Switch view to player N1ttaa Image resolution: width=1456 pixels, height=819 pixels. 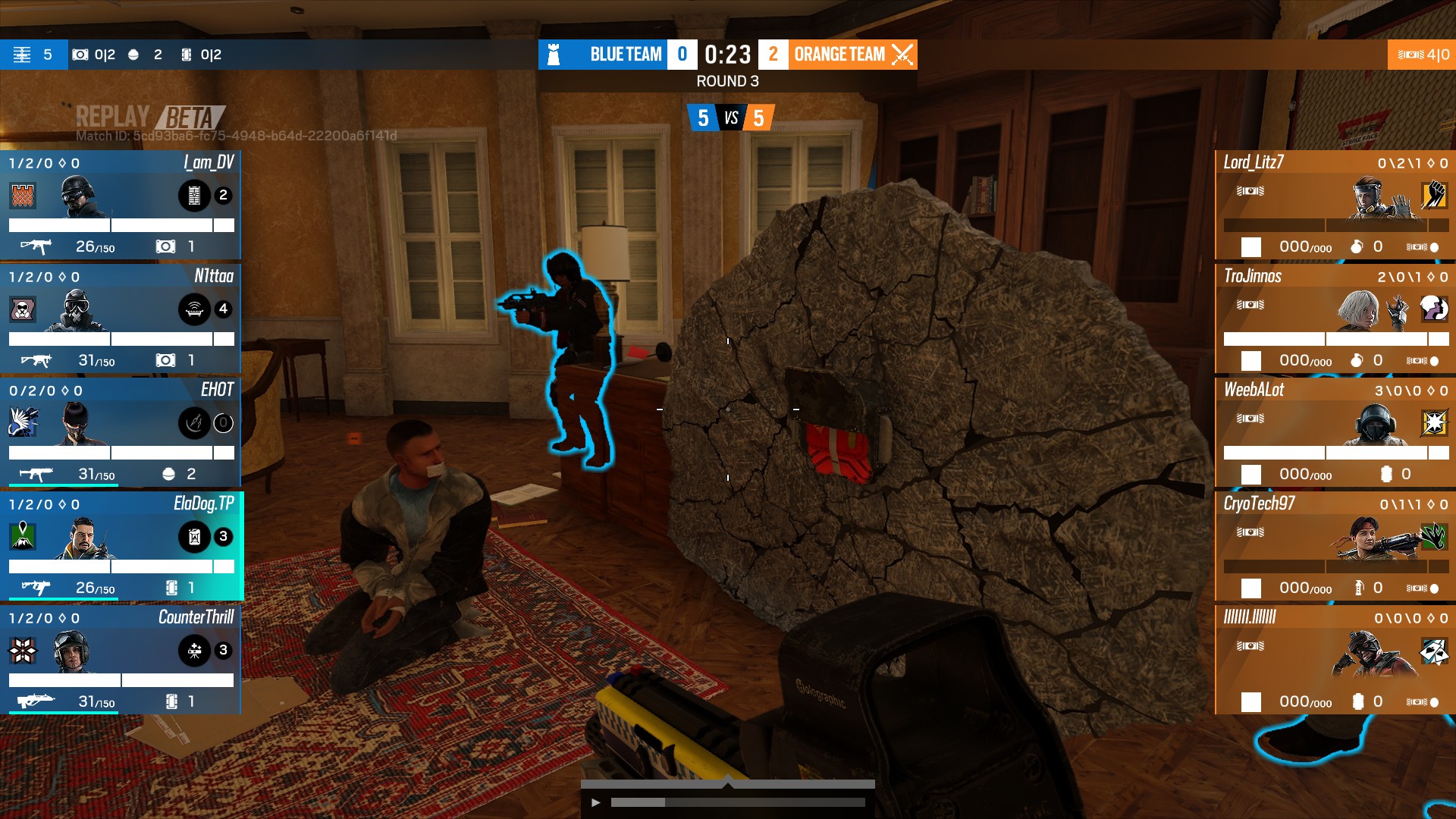[x=121, y=318]
